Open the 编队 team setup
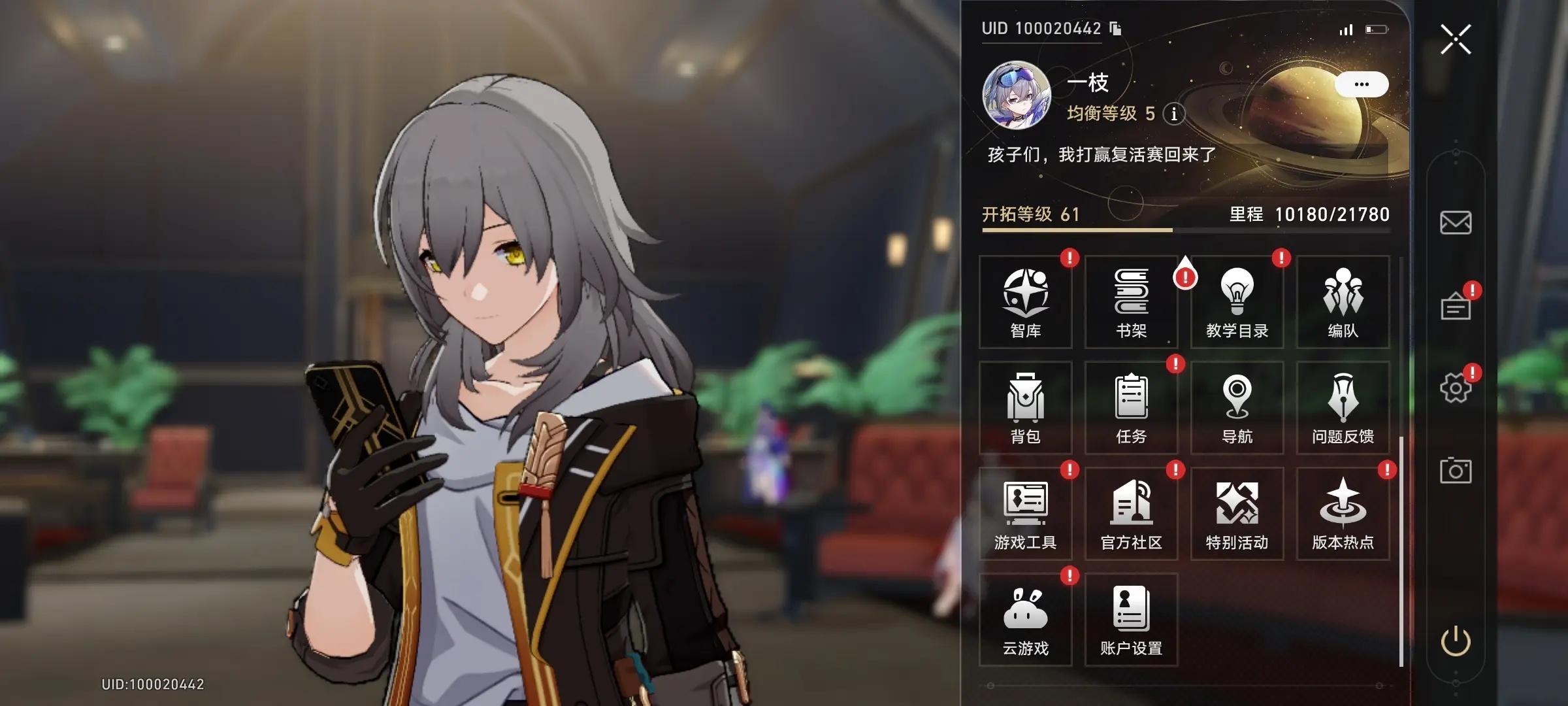The image size is (1568, 706). tap(1343, 302)
